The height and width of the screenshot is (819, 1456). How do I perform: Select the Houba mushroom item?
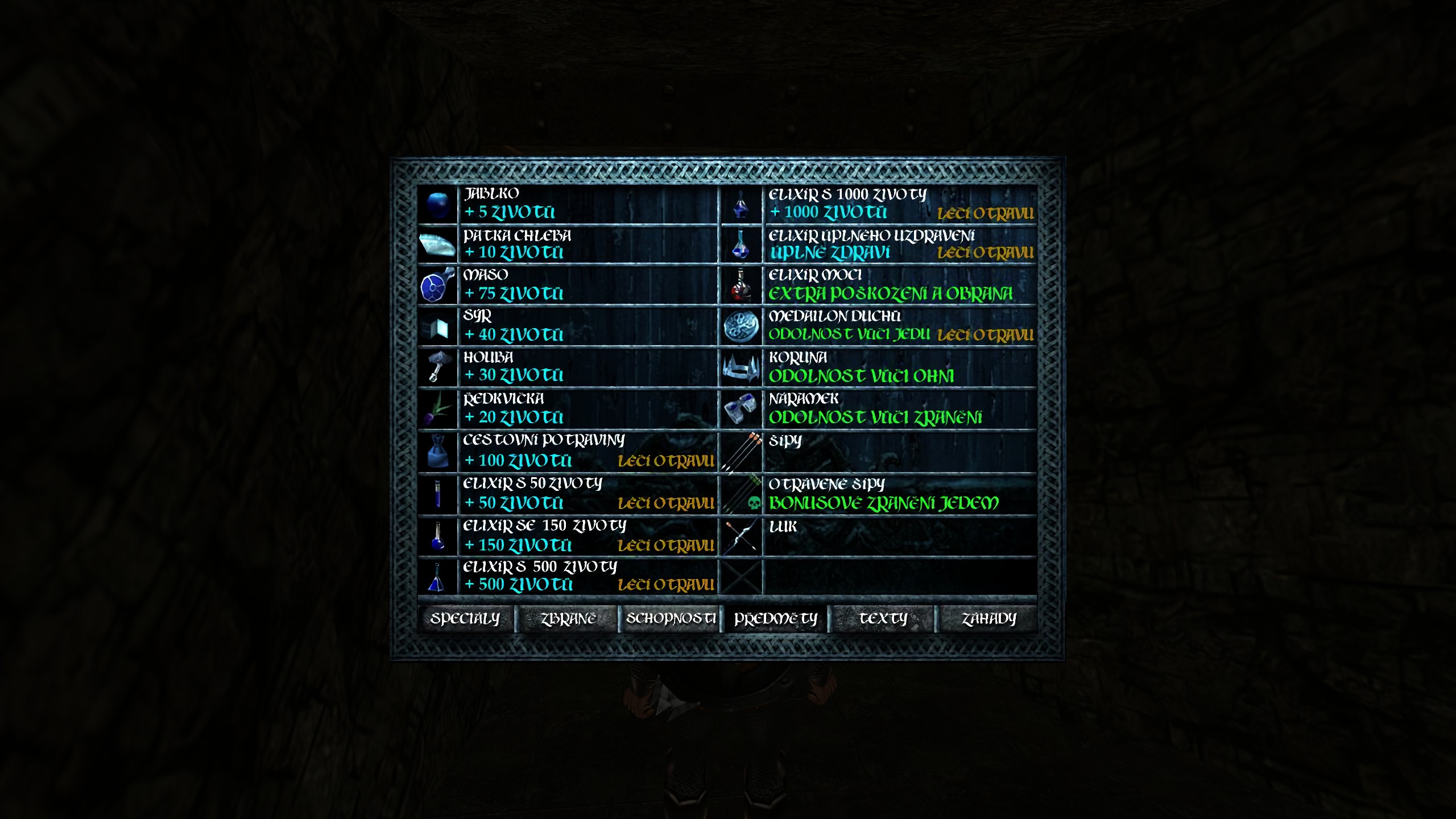click(569, 366)
